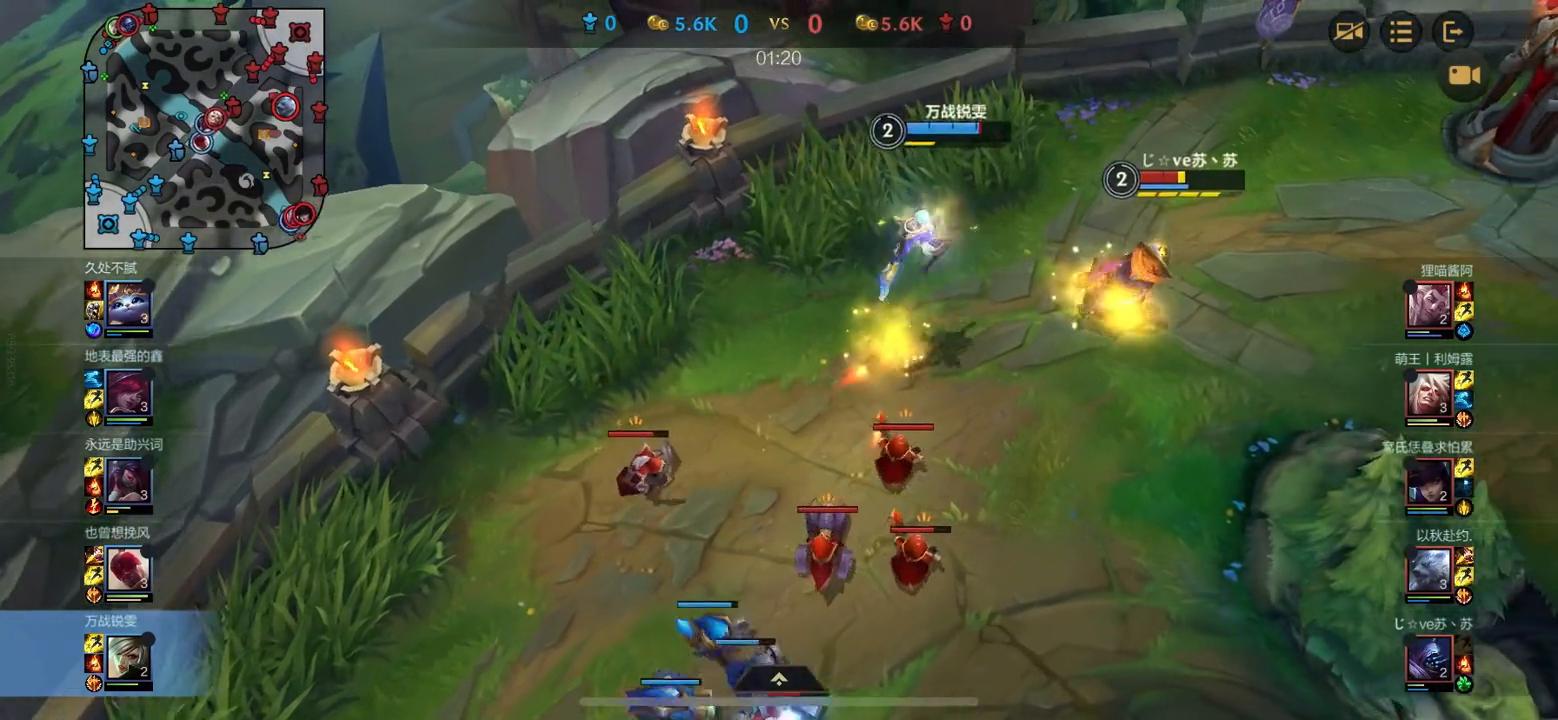Viewport: 1558px width, 720px height.
Task: Tap the video camera record button
Action: (x=1464, y=76)
